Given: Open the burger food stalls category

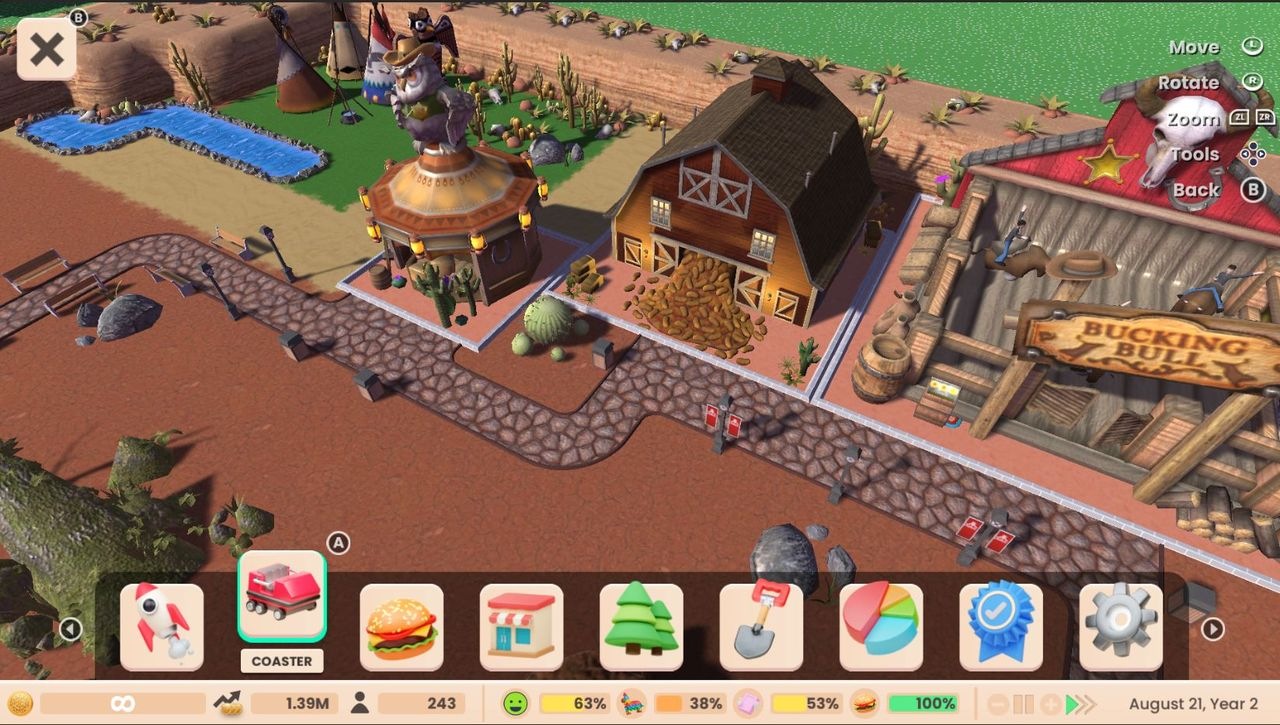Looking at the screenshot, I should (402, 626).
